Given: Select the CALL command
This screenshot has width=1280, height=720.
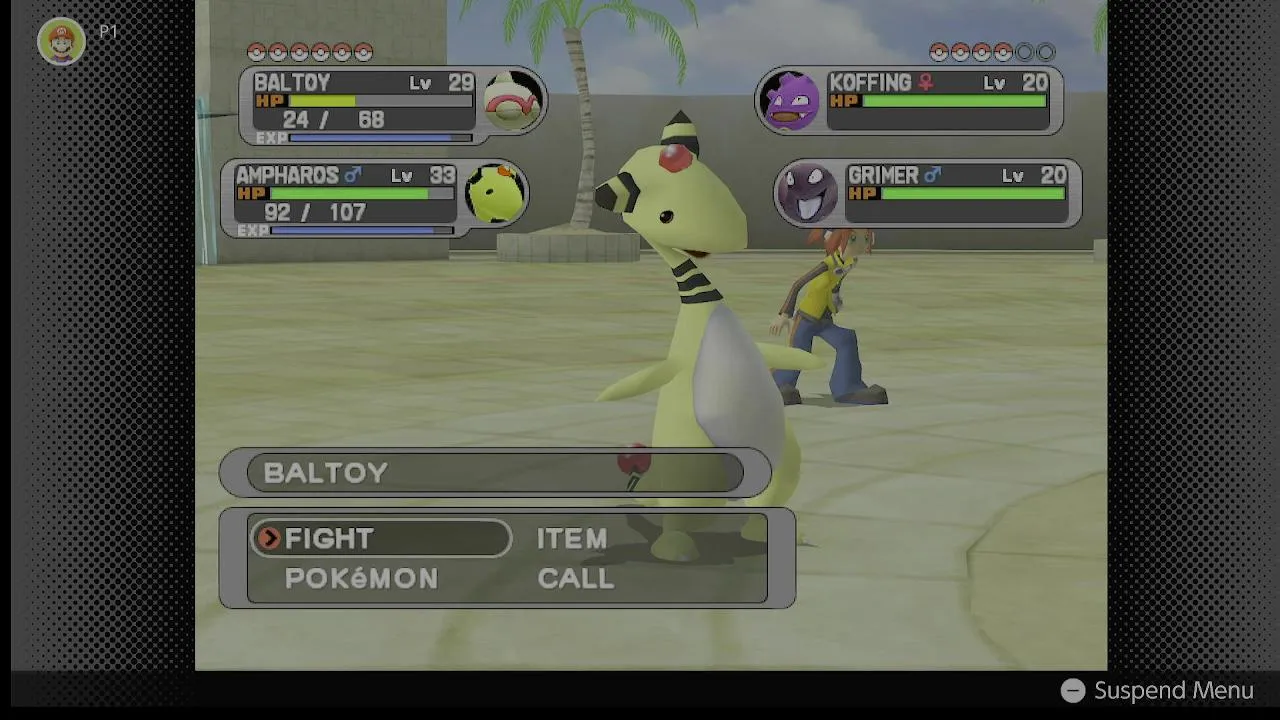Looking at the screenshot, I should pyautogui.click(x=576, y=579).
